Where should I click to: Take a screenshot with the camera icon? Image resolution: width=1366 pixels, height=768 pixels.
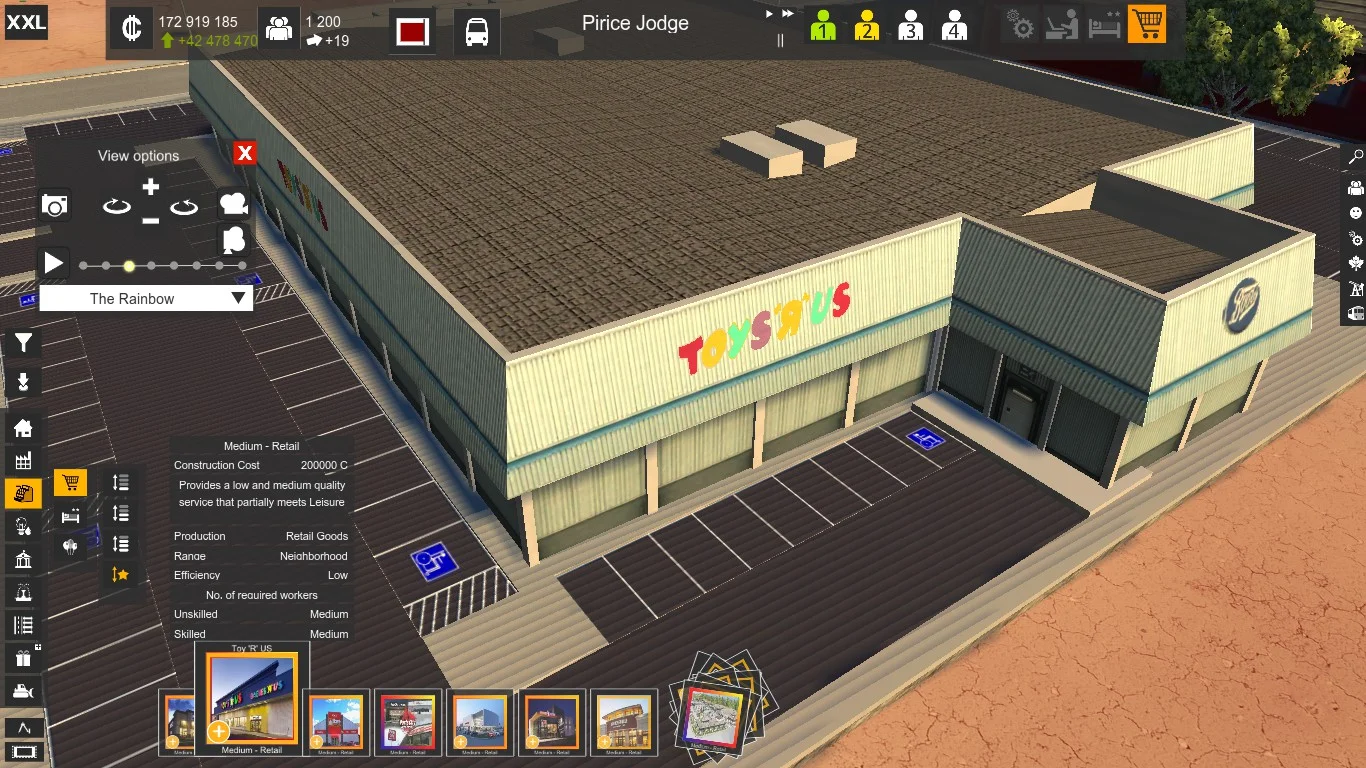point(55,206)
